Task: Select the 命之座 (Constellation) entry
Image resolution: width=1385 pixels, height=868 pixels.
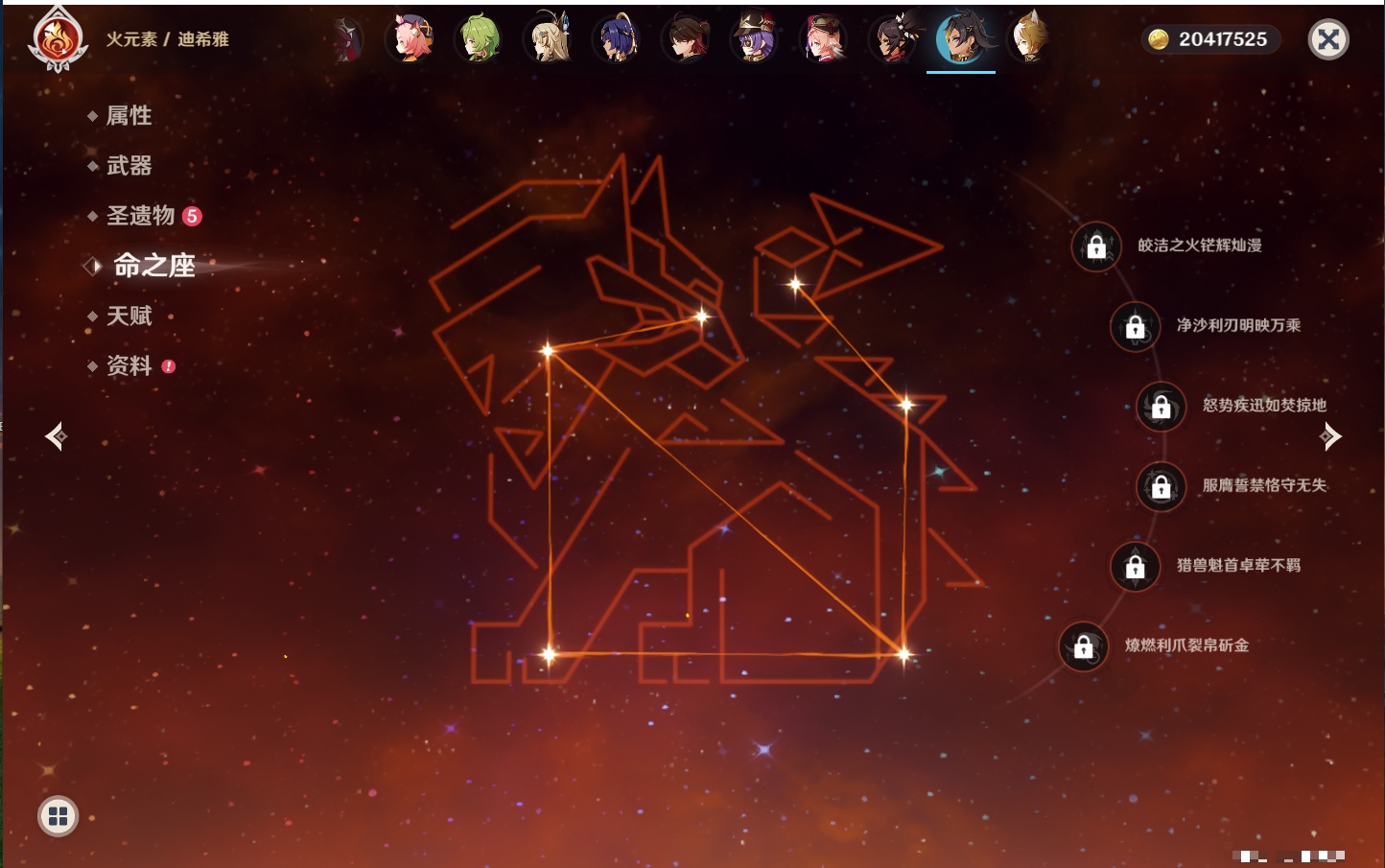Action: (153, 266)
